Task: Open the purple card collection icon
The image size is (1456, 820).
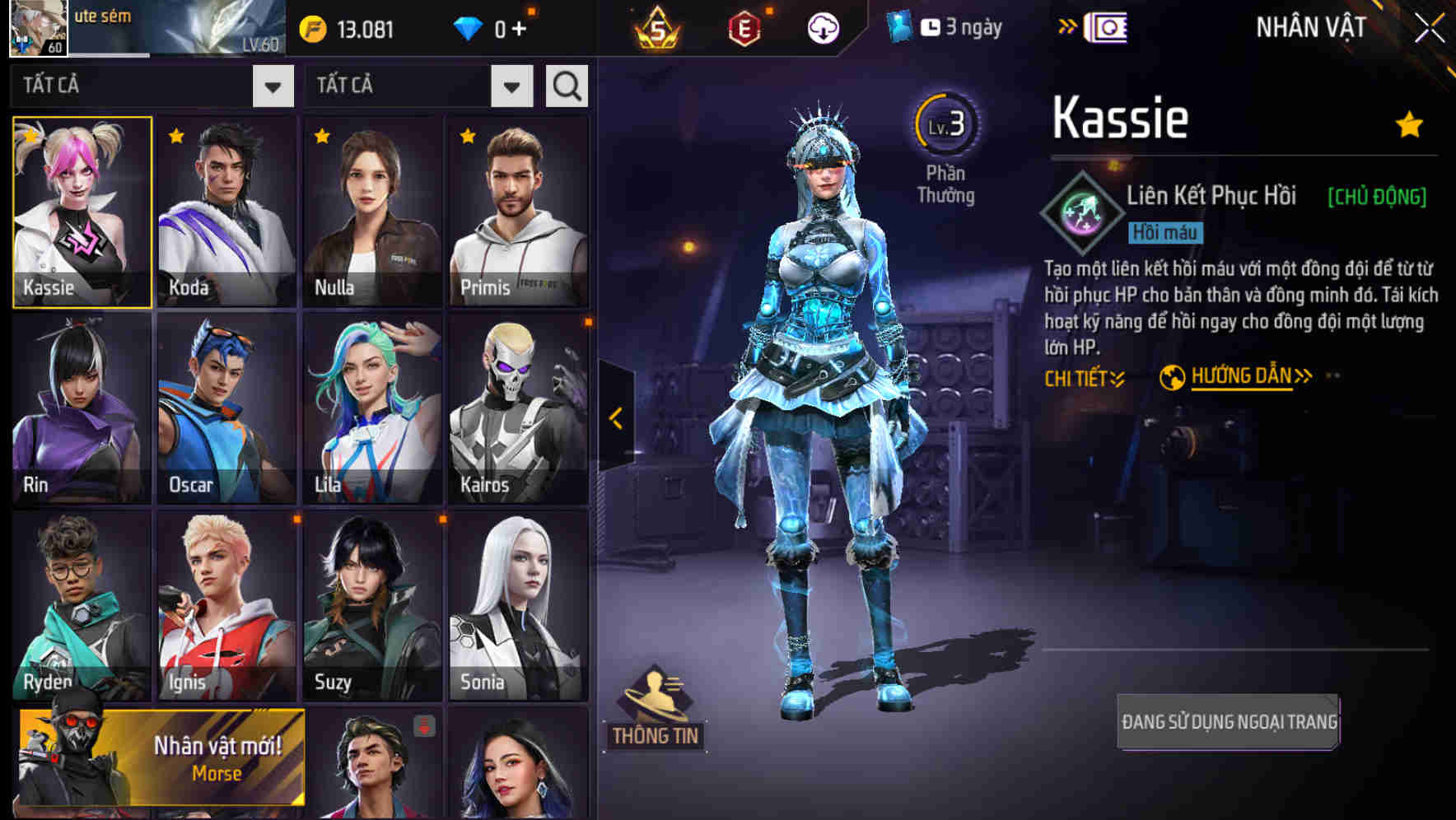Action: (x=1108, y=27)
